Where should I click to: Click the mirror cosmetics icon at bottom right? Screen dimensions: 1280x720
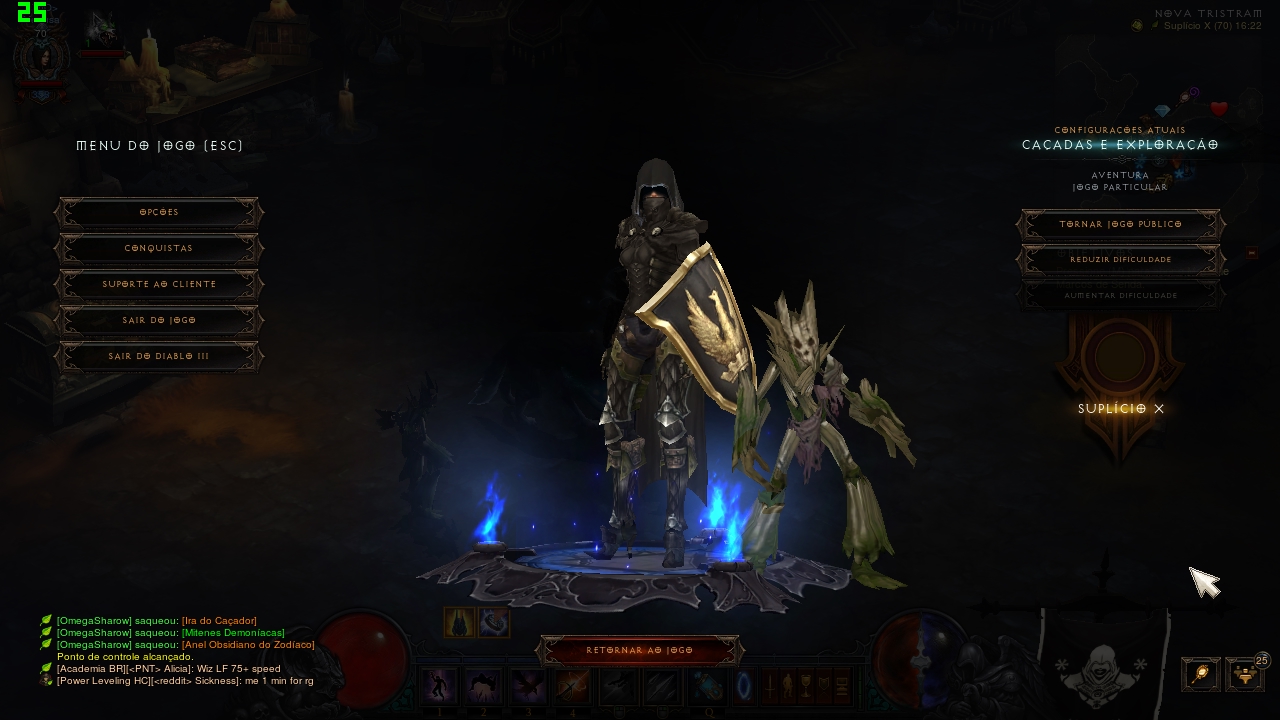pyautogui.click(x=1199, y=674)
